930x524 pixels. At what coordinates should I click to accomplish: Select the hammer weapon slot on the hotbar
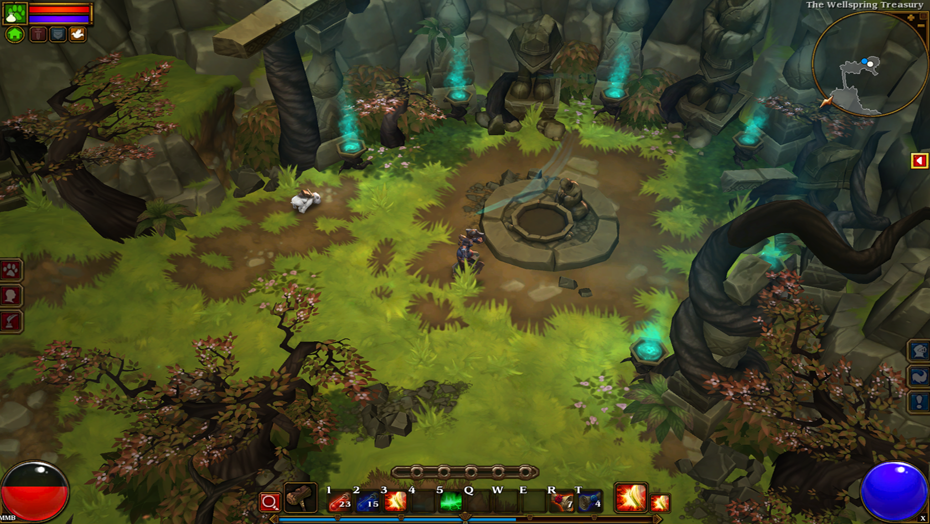click(x=300, y=497)
